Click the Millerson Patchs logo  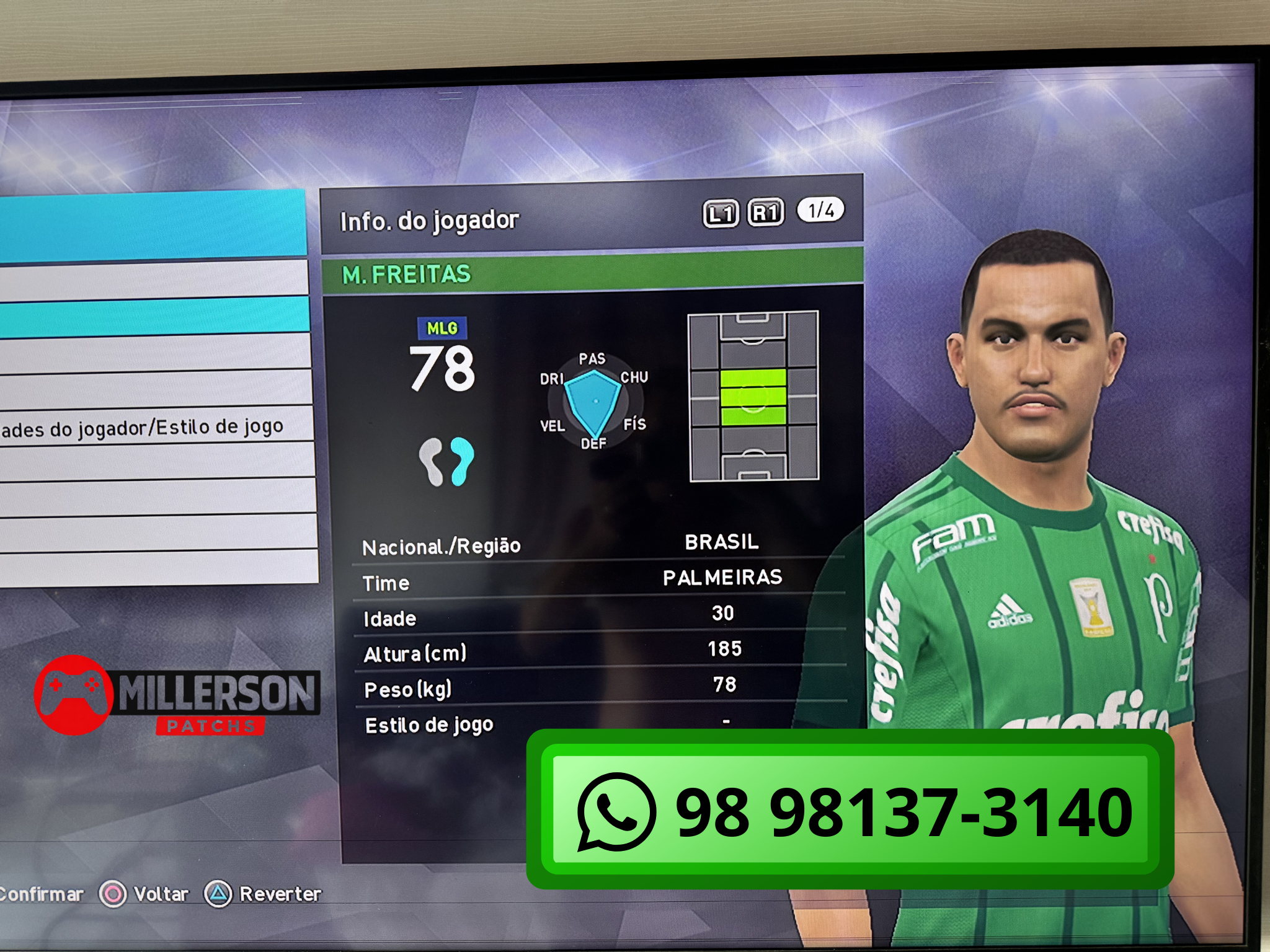pyautogui.click(x=177, y=696)
